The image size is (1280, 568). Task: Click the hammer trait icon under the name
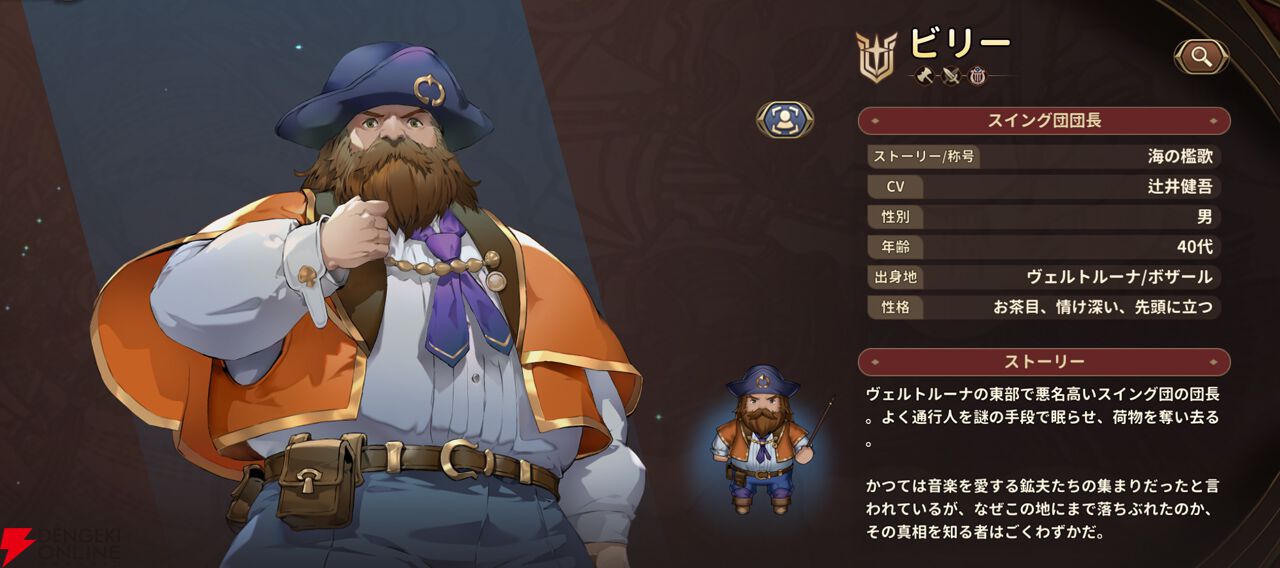tap(925, 75)
